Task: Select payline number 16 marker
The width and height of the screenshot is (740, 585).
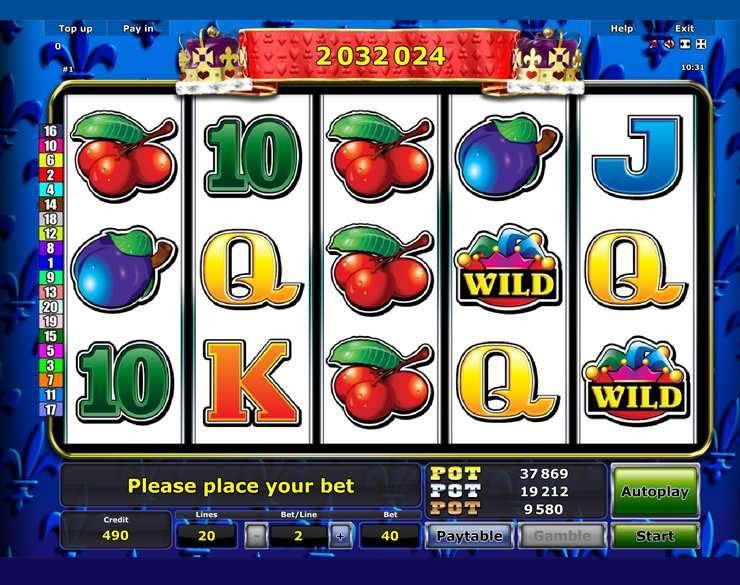Action: click(x=50, y=131)
